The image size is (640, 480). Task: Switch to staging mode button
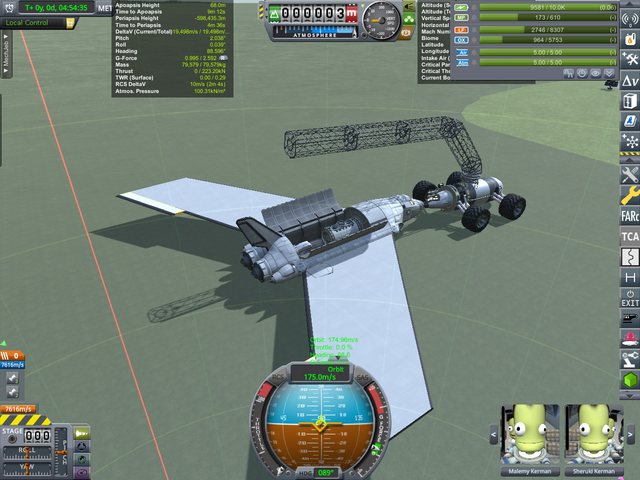click(82, 433)
